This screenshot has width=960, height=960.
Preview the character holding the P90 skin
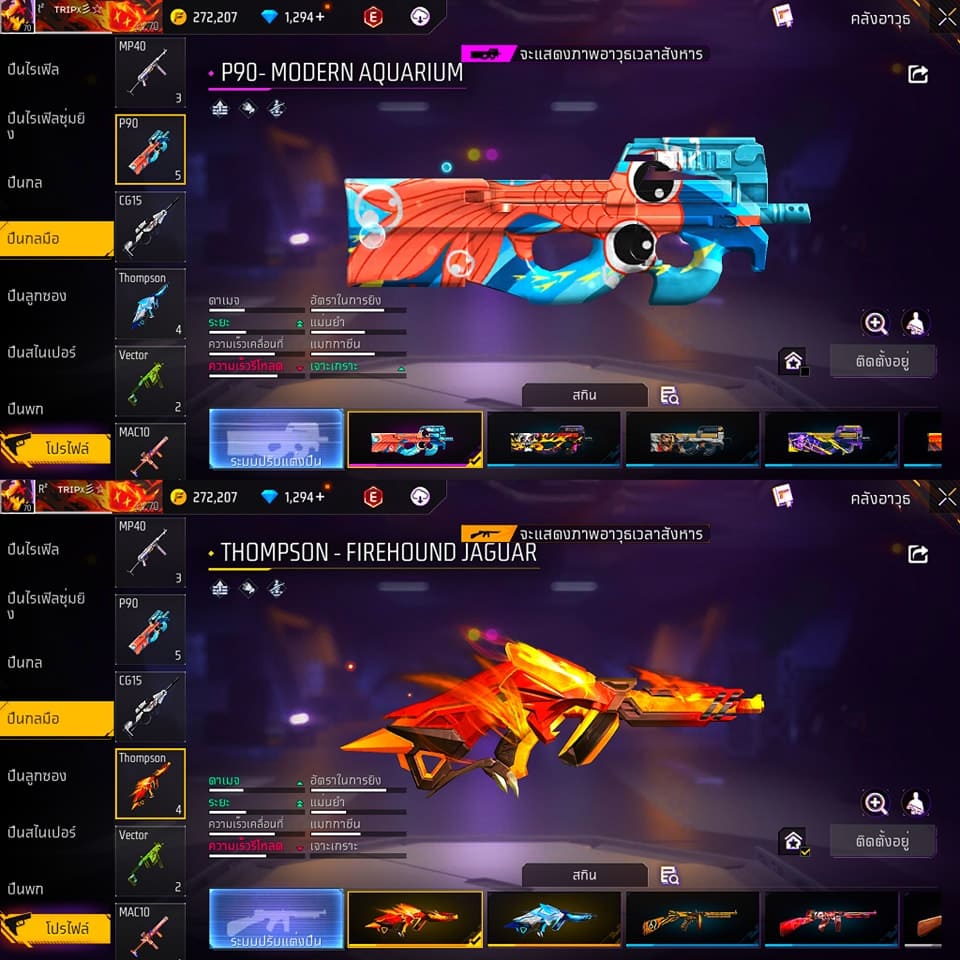[916, 323]
